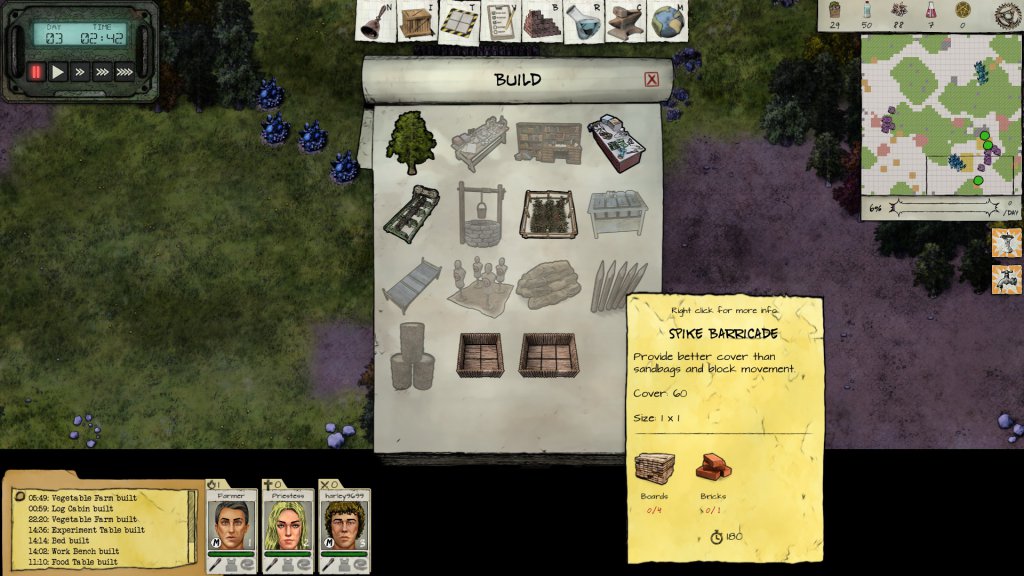1024x576 pixels.
Task: Select the vegetable farm build option
Action: [x=548, y=214]
